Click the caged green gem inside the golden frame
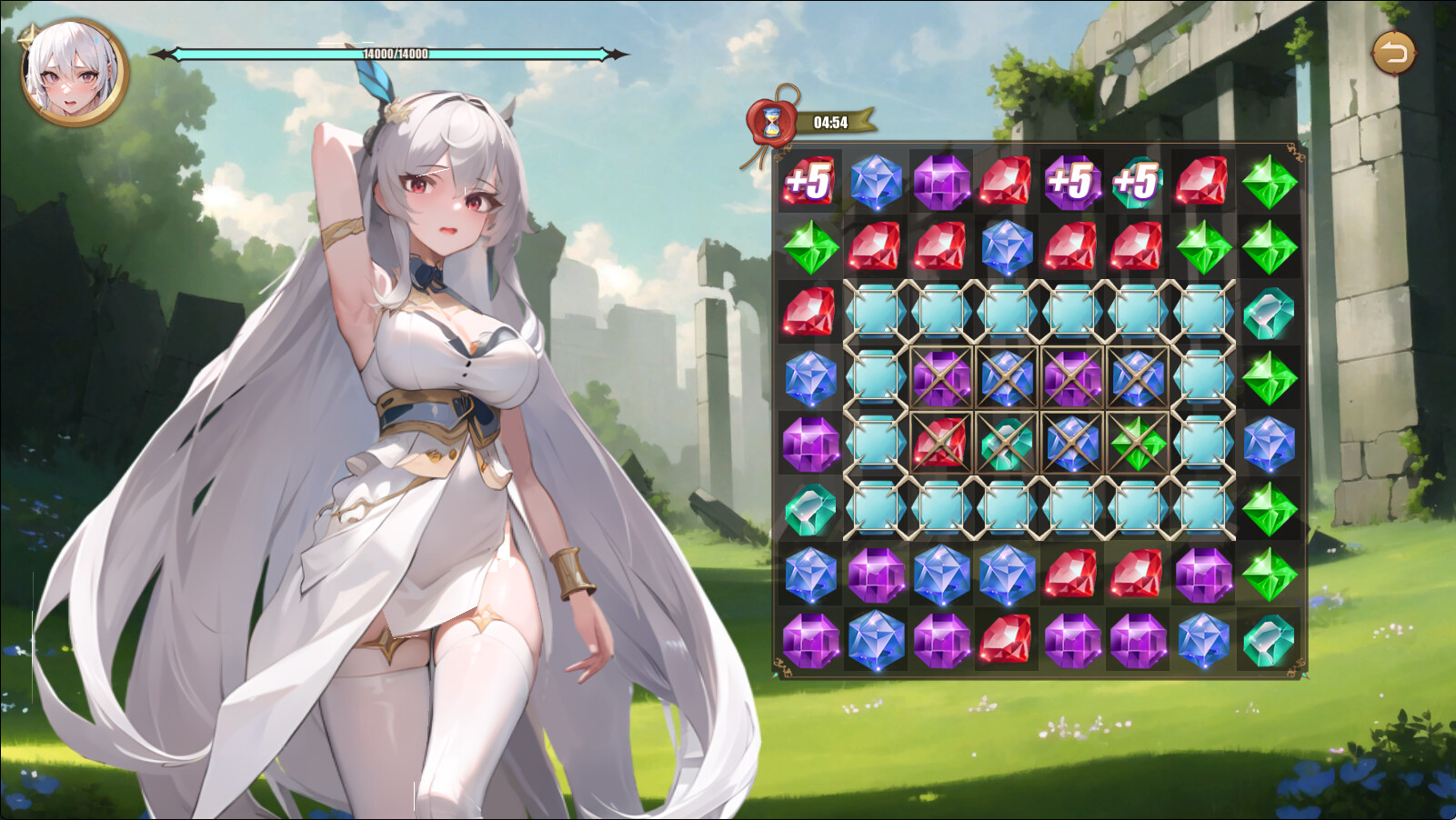The width and height of the screenshot is (1456, 820). tap(1137, 445)
